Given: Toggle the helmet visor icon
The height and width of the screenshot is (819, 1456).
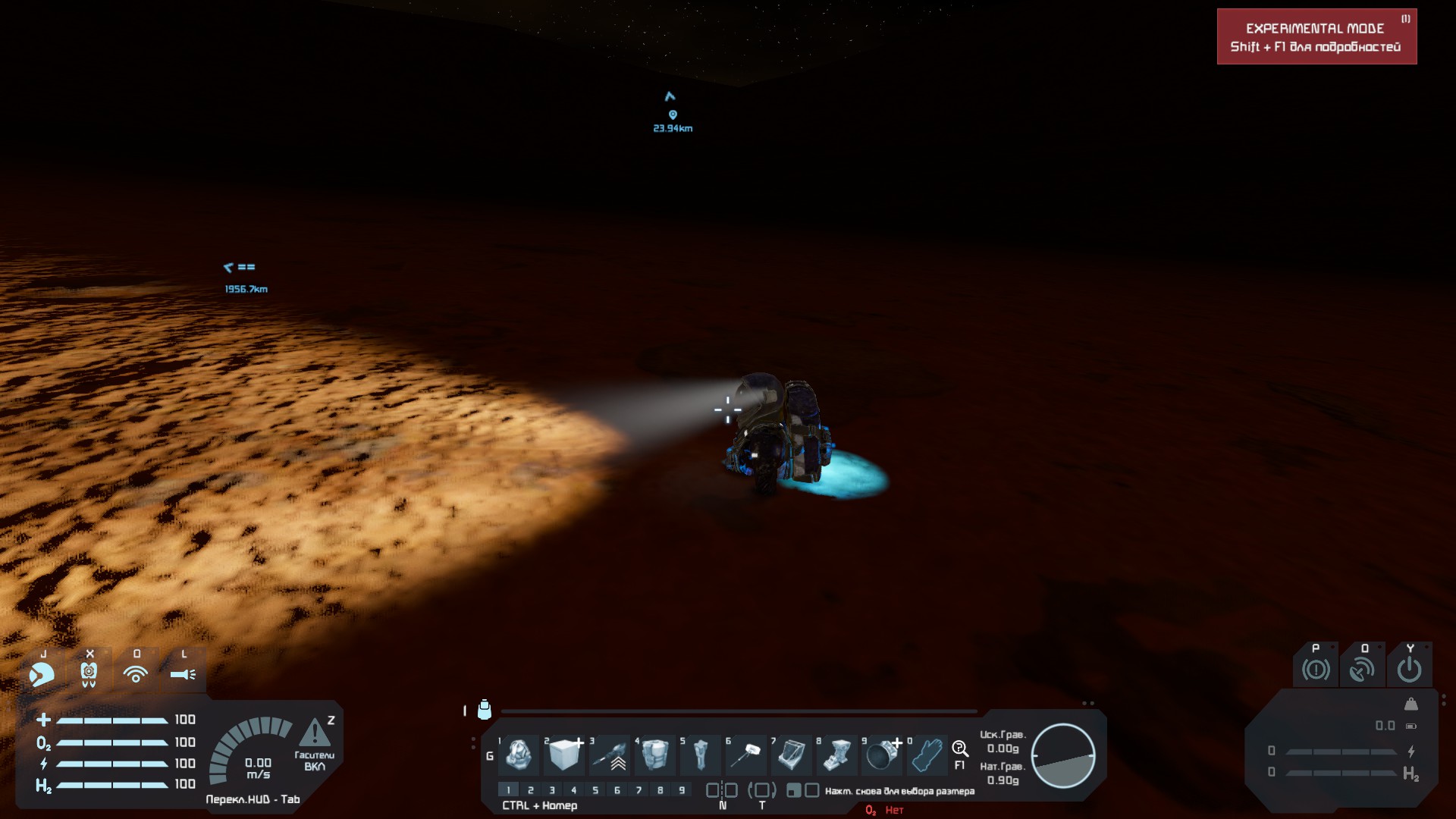Looking at the screenshot, I should 42,673.
